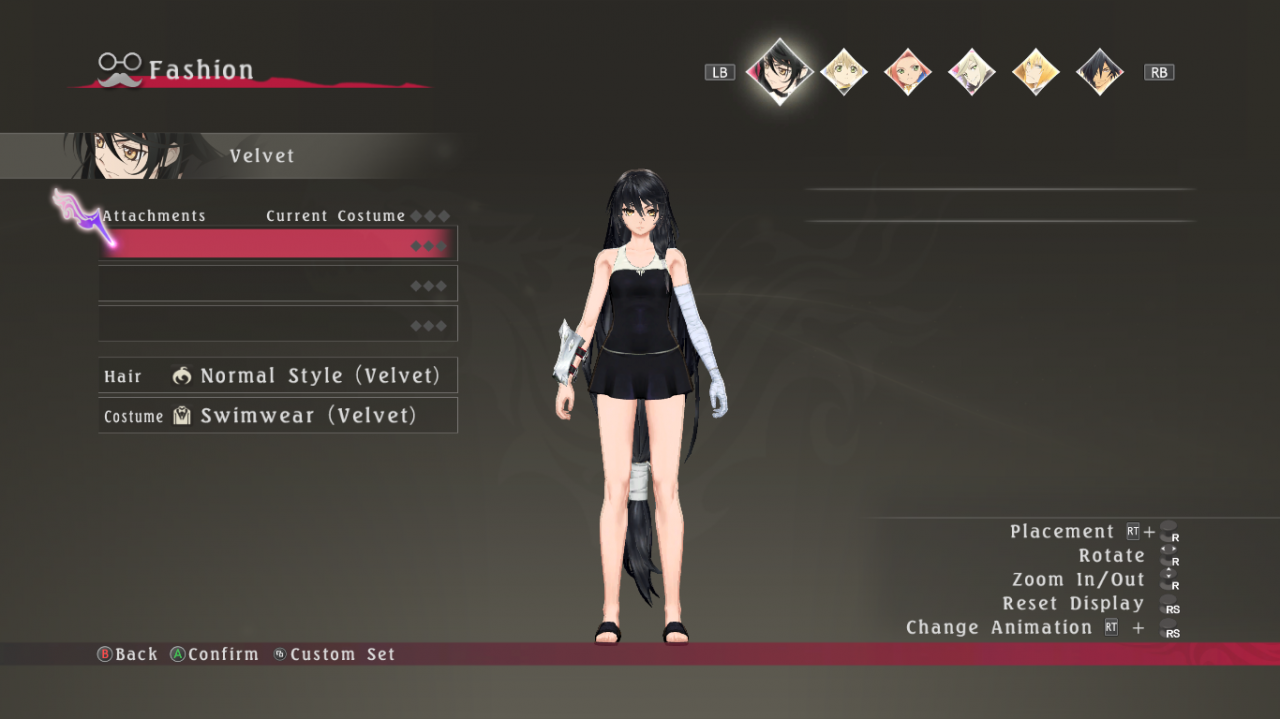Viewport: 1280px width, 719px height.
Task: Select Velvet's highlighted character portrait
Action: pyautogui.click(x=779, y=71)
